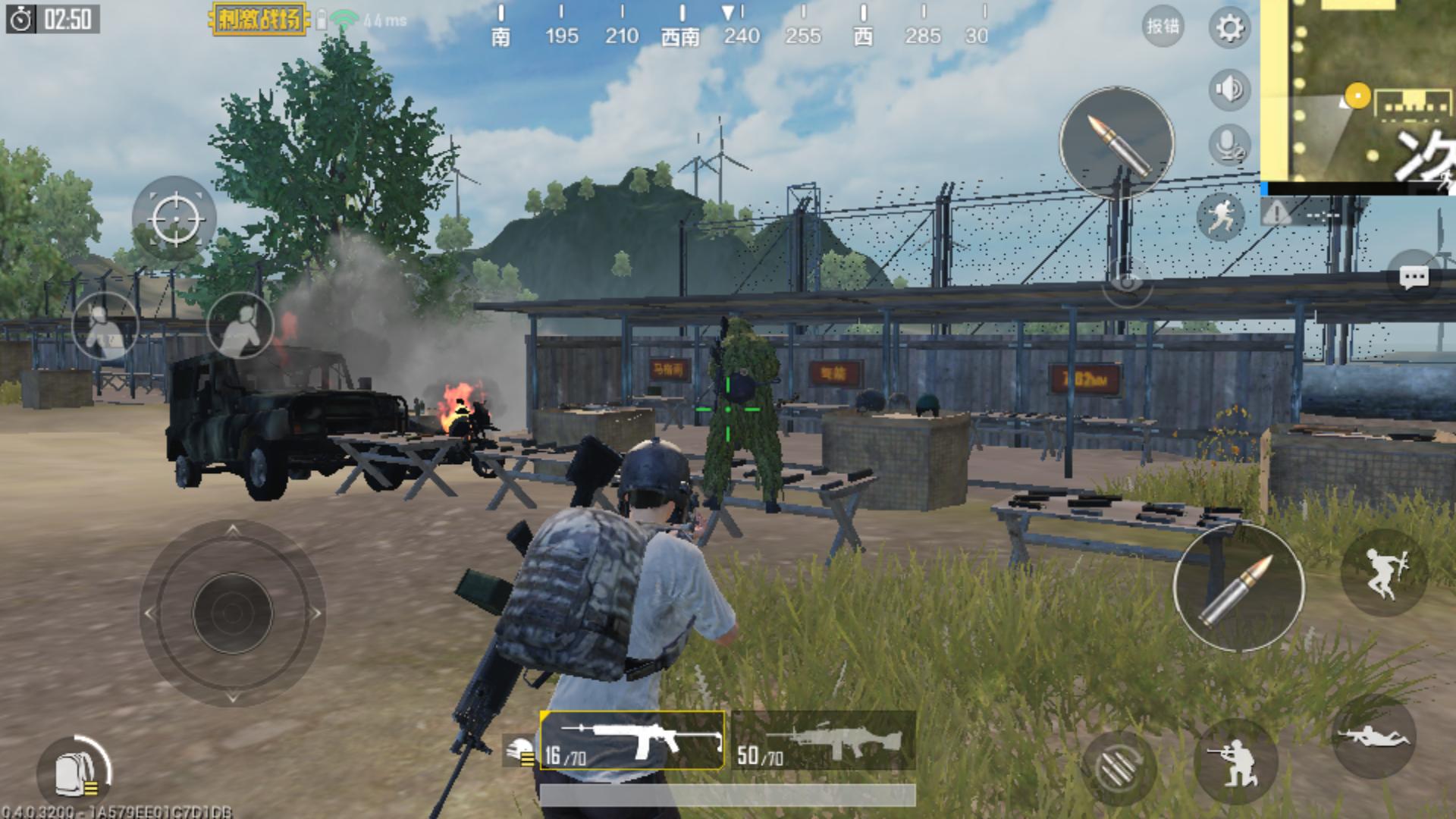
Task: Activate the eye free-look button
Action: [1127, 283]
